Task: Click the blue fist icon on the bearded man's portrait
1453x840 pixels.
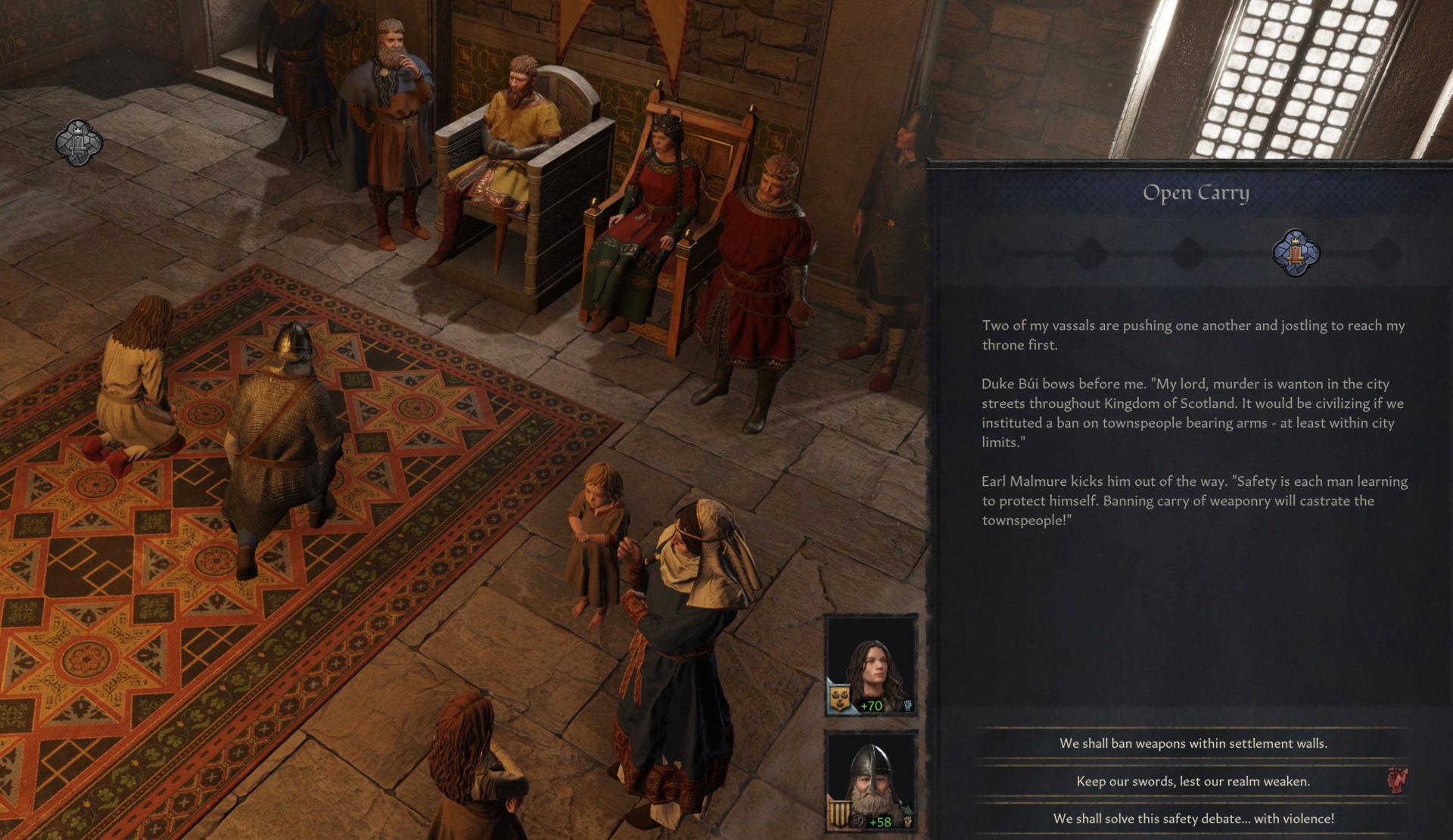Action: (x=907, y=822)
